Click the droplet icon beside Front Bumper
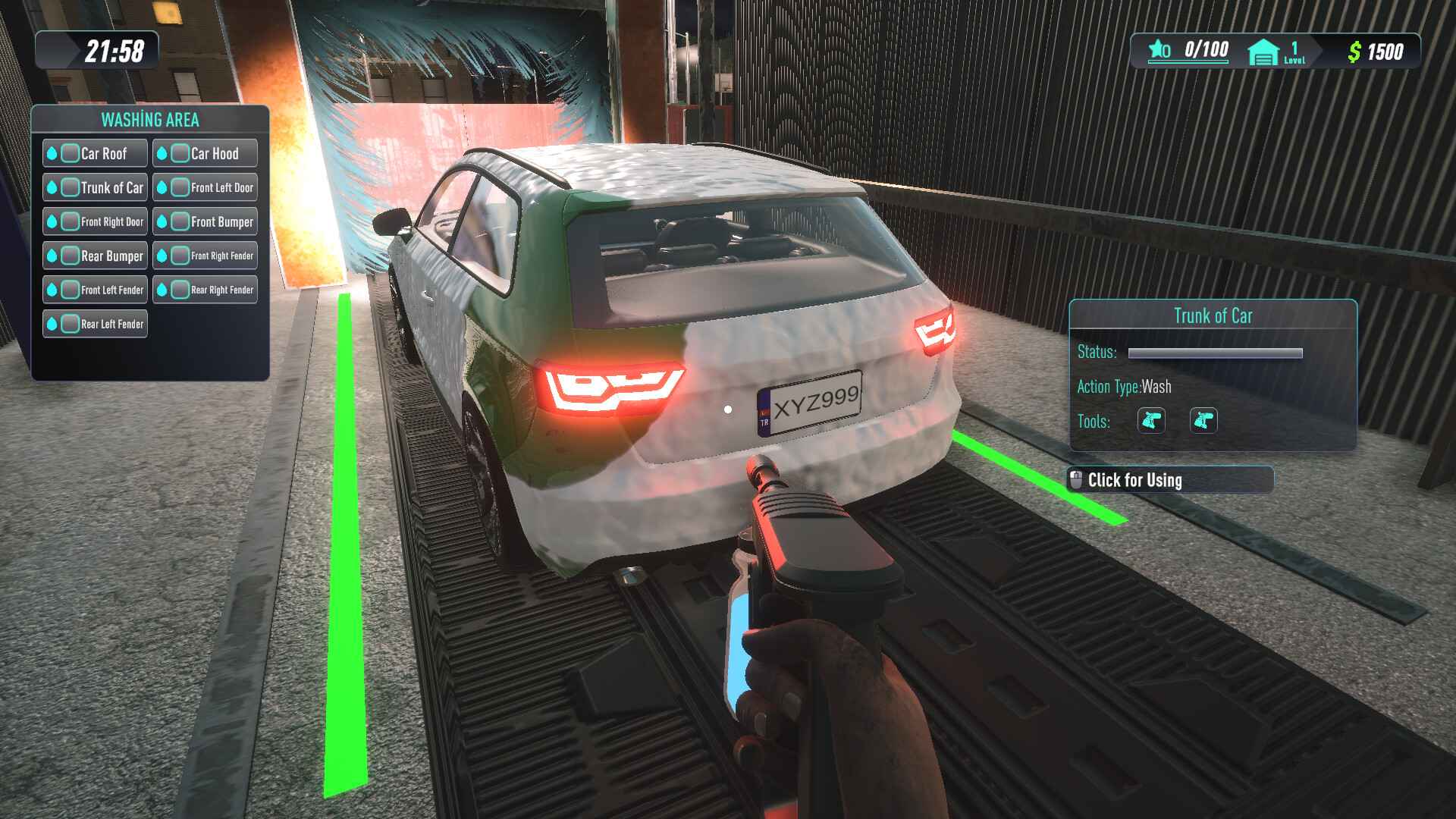Screen dimensions: 1456x819 click(x=162, y=221)
